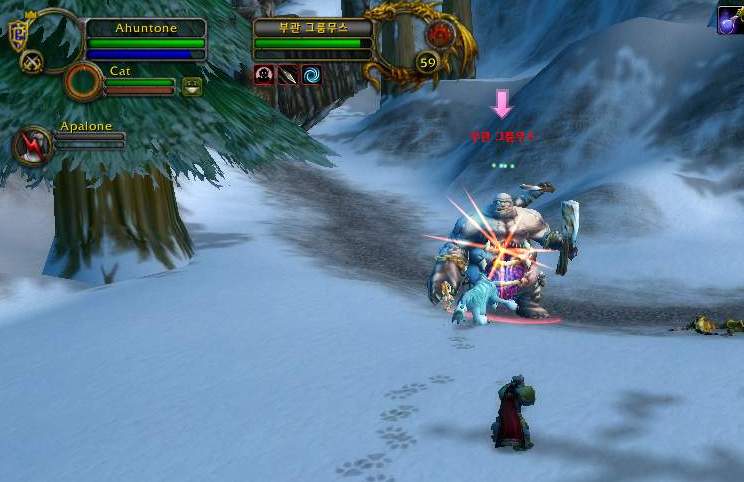Click the crossed swords combat icon
The height and width of the screenshot is (482, 744).
31,62
